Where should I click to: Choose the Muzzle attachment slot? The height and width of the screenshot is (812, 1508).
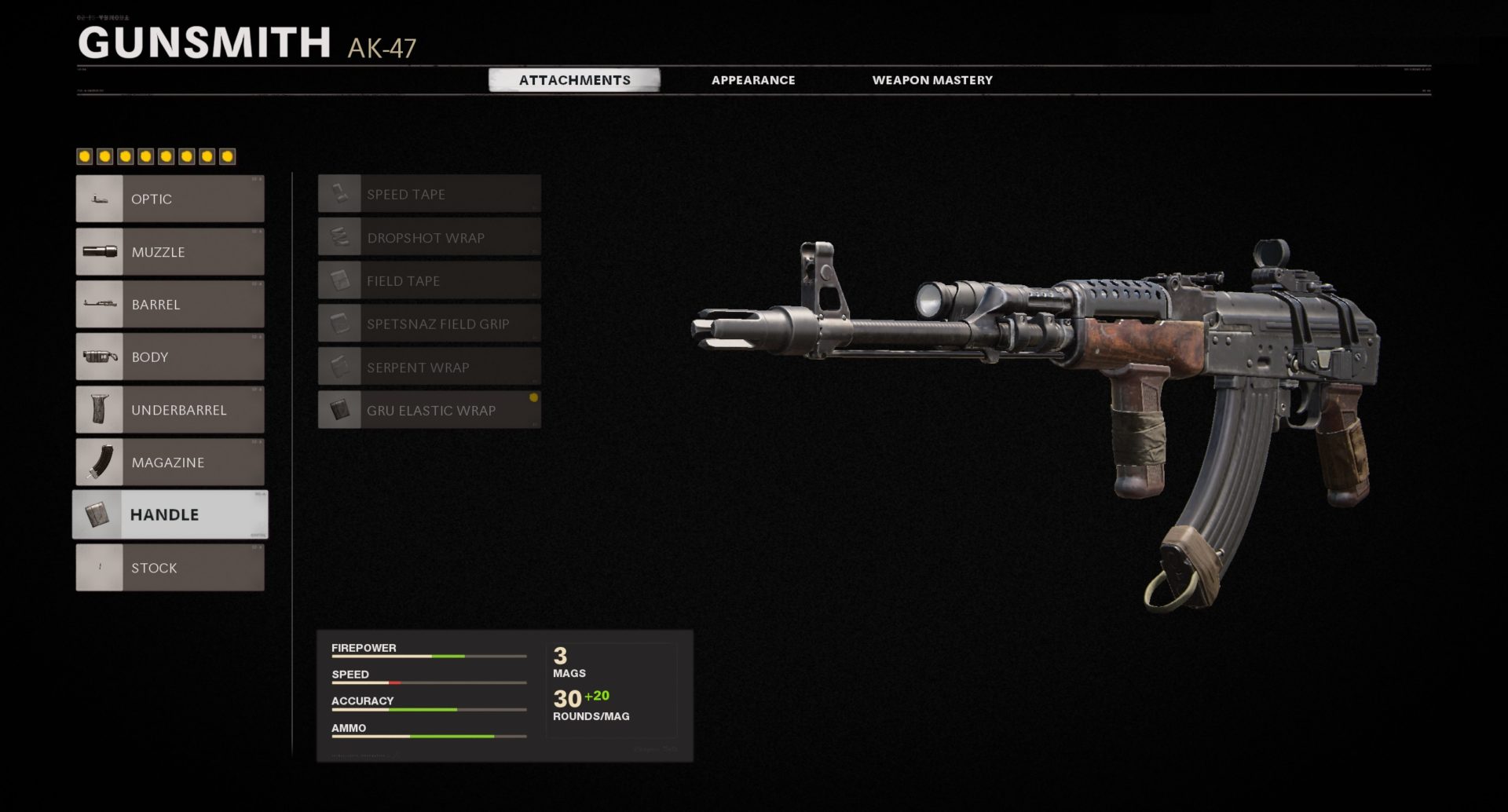click(170, 251)
